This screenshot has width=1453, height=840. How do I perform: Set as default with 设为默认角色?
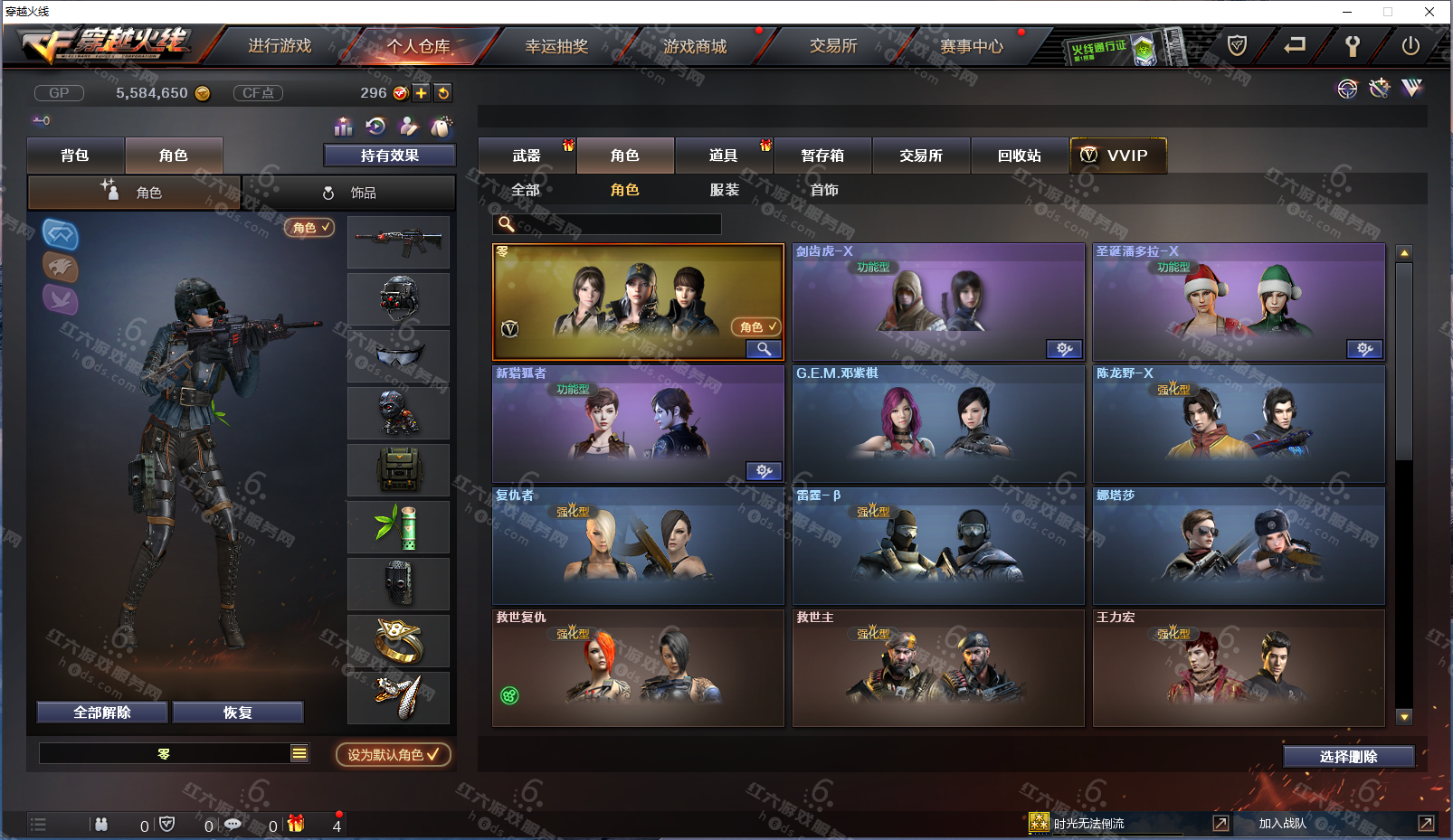coord(393,754)
